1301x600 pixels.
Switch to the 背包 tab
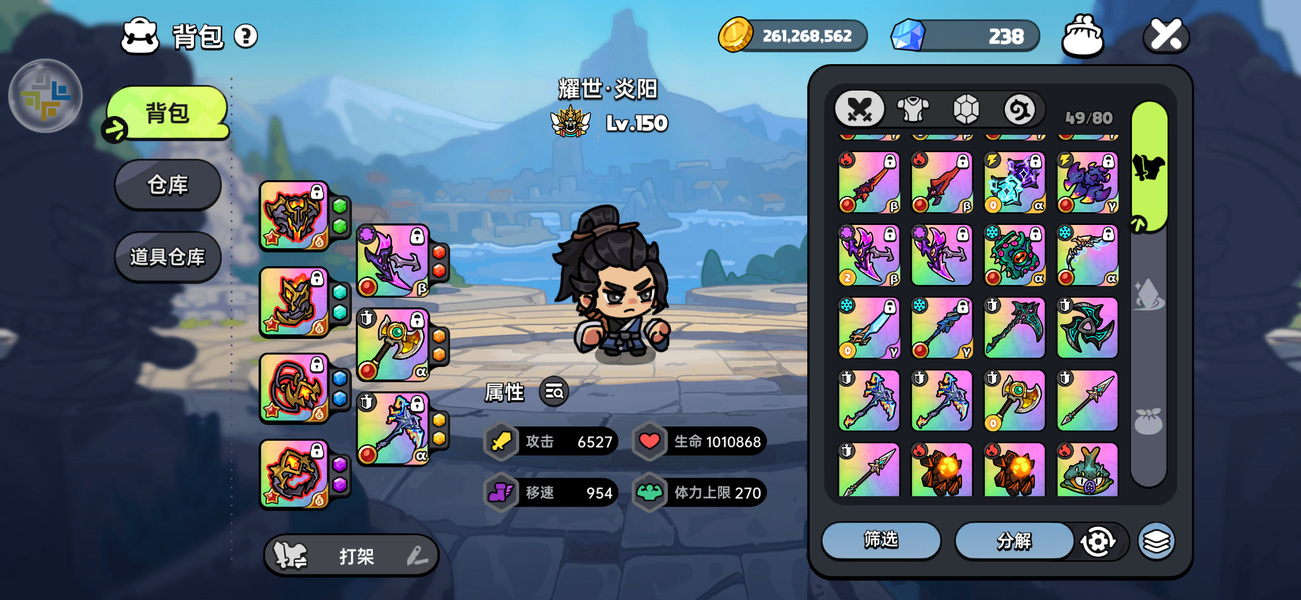(x=167, y=113)
